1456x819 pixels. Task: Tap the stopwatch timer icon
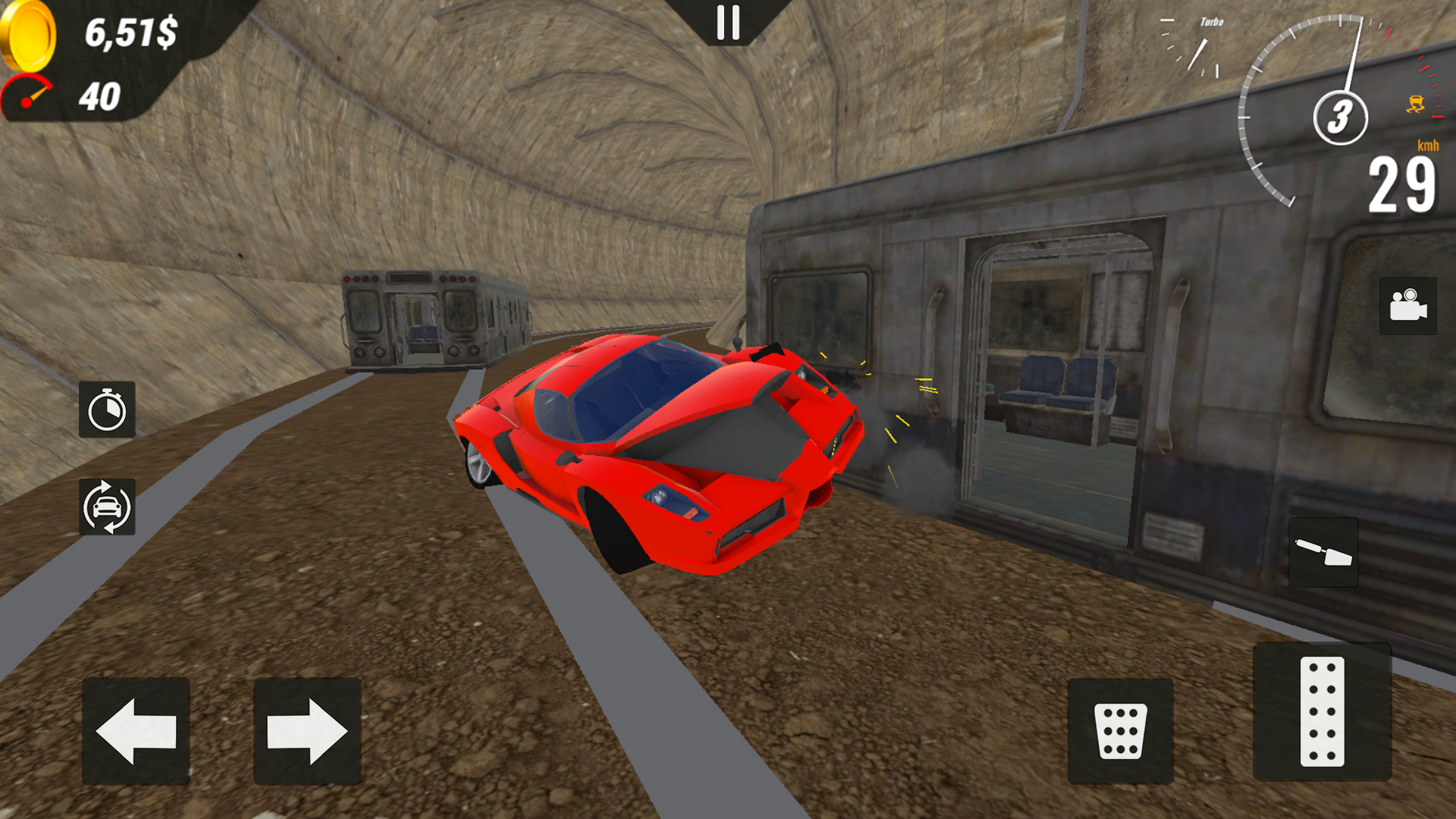106,409
